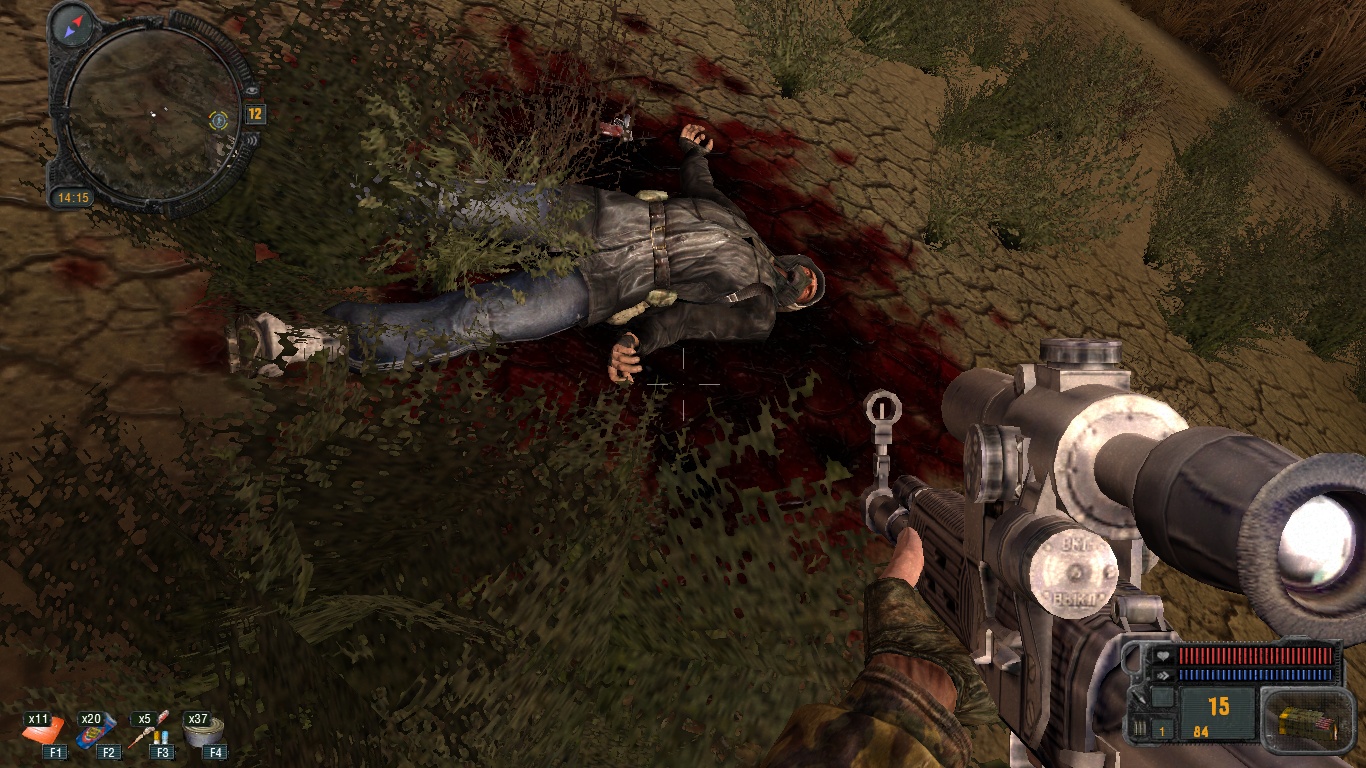Screen dimensions: 1366x768
Task: Select the blue energy drink can slot
Action: coord(97,734)
